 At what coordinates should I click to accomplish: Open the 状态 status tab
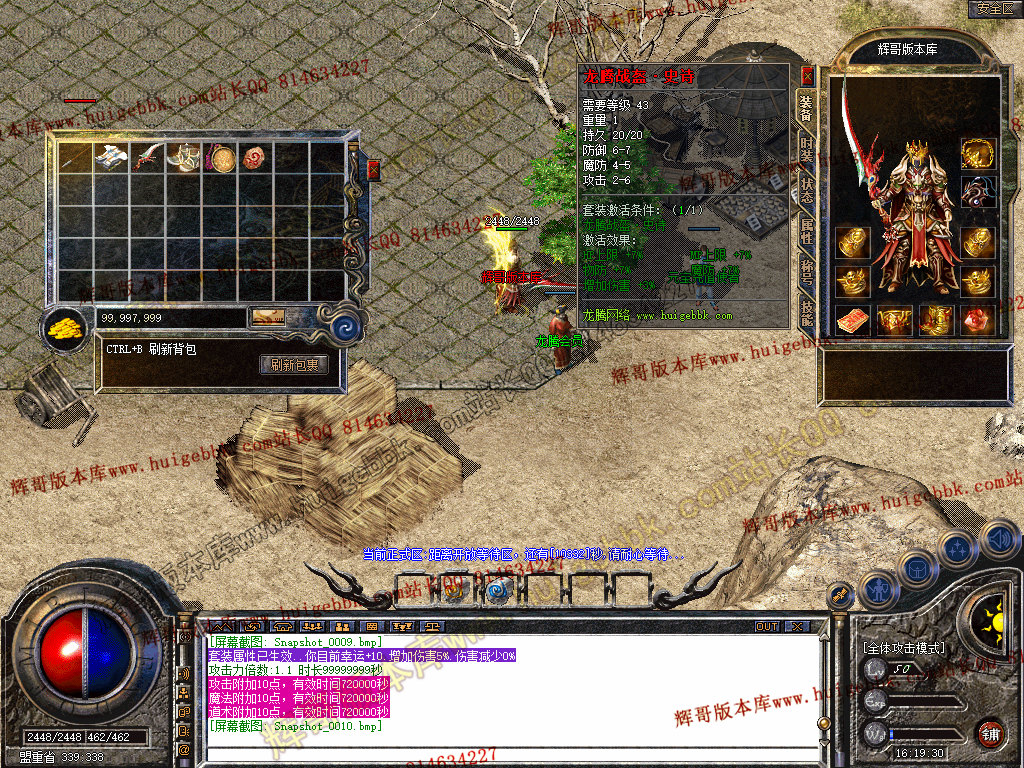[x=807, y=189]
